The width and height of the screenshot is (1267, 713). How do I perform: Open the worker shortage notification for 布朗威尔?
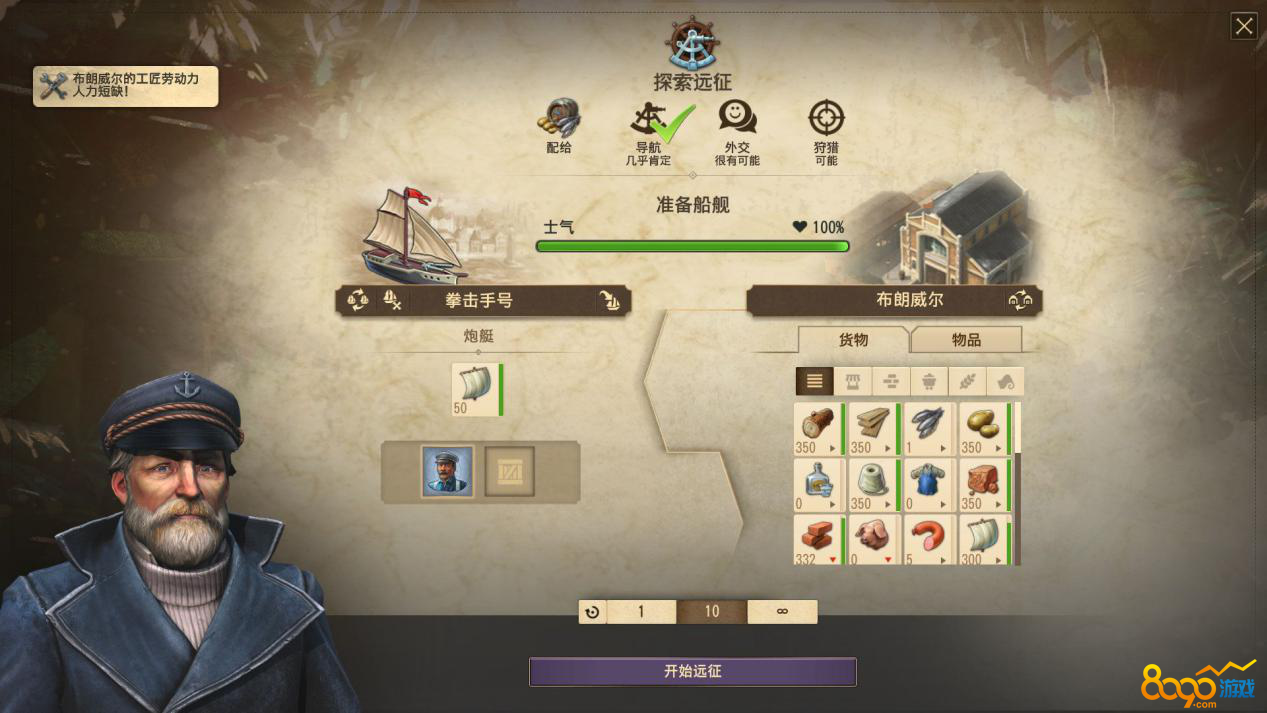126,86
